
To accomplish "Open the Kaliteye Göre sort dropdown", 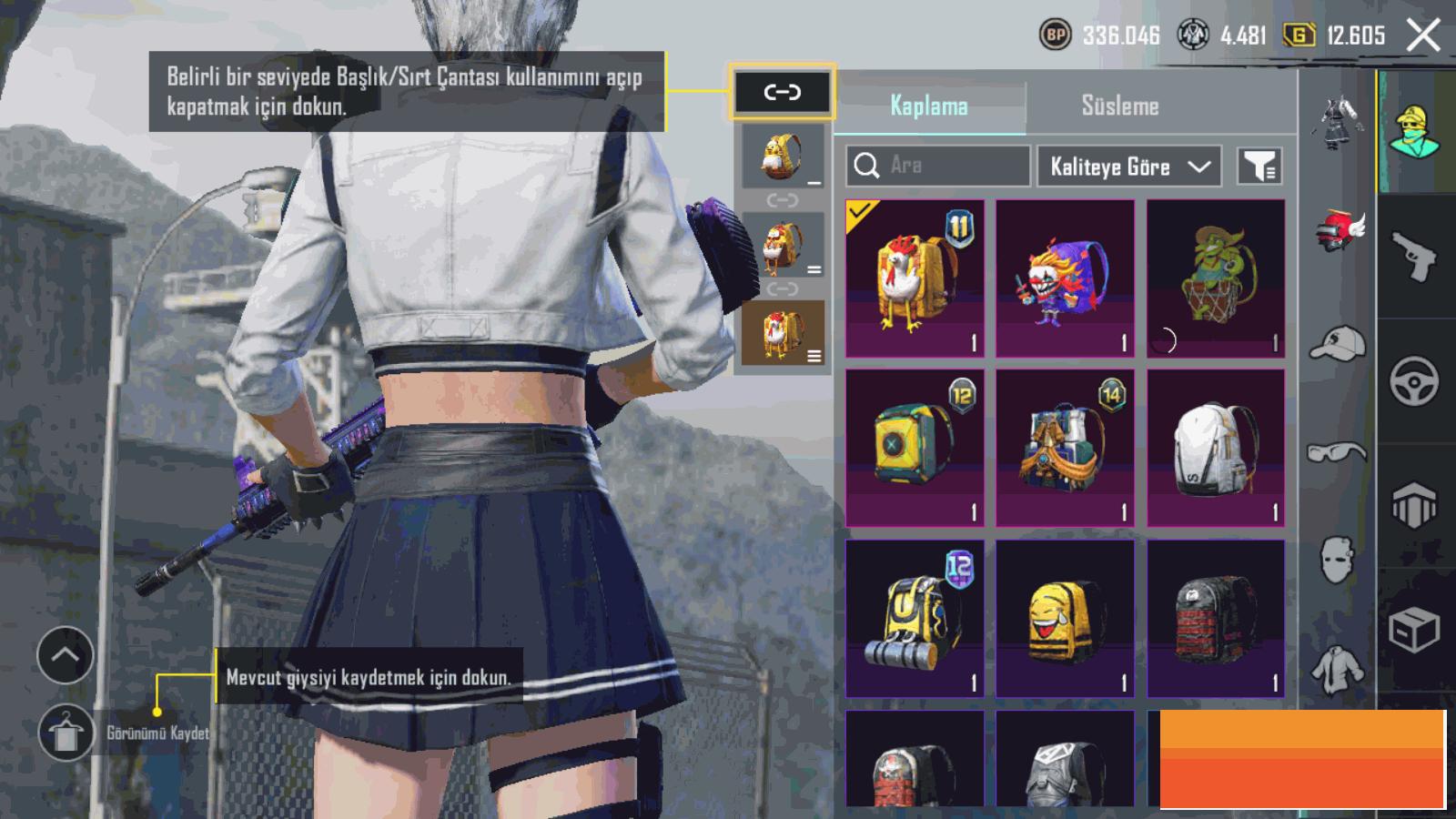I will tap(1128, 167).
